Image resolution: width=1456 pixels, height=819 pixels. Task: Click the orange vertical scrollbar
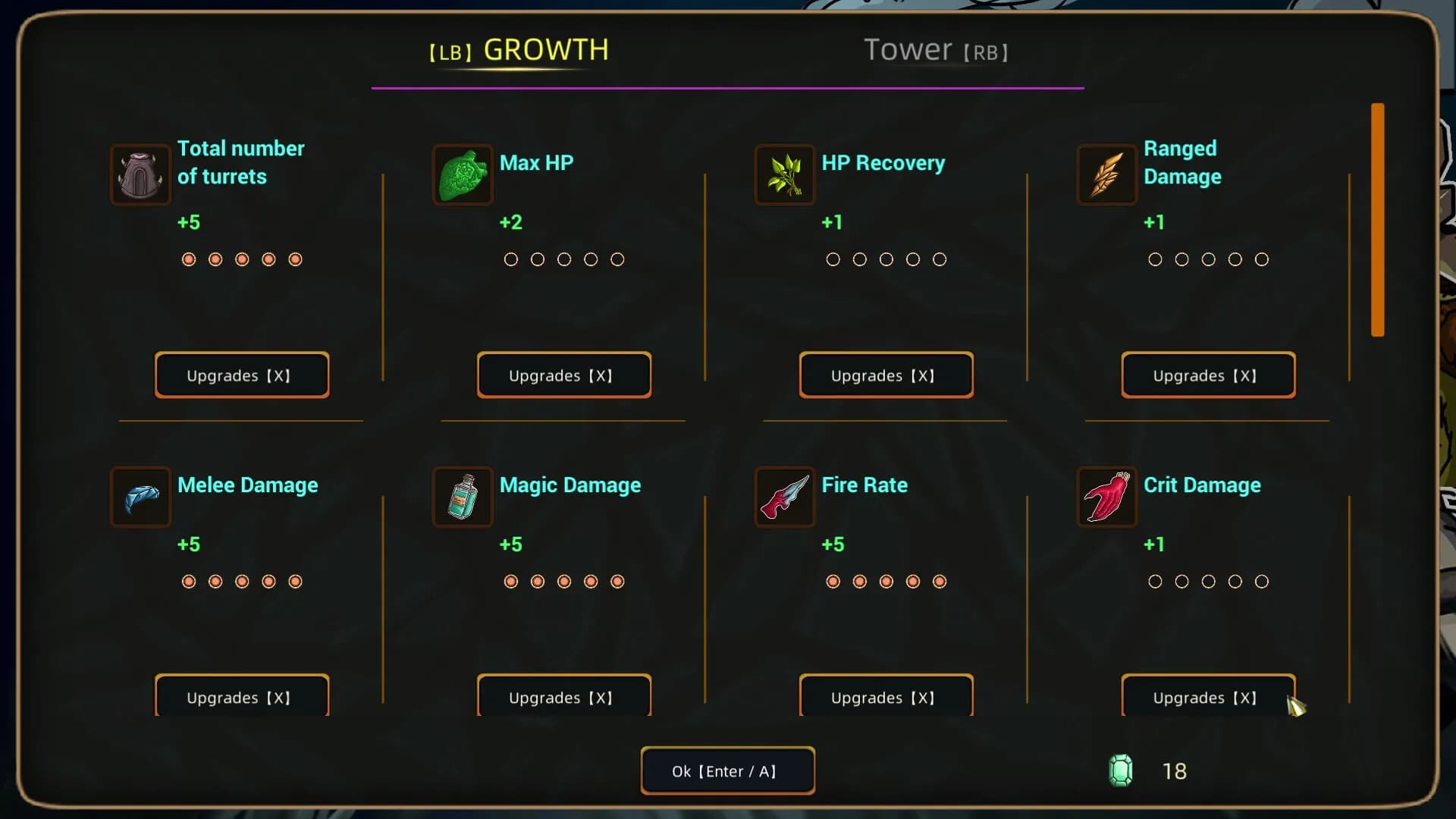tap(1377, 220)
